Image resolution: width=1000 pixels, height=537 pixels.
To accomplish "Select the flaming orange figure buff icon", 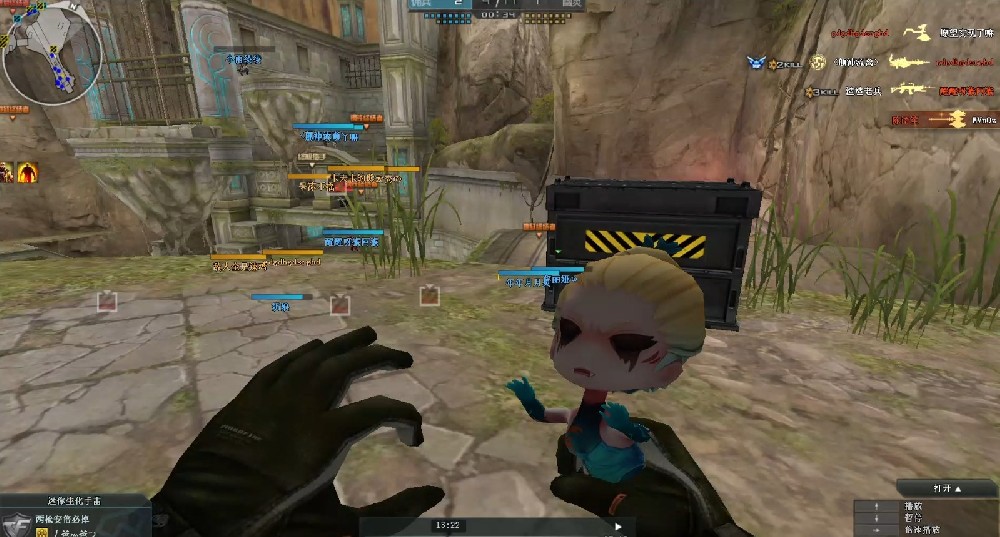I will point(28,172).
